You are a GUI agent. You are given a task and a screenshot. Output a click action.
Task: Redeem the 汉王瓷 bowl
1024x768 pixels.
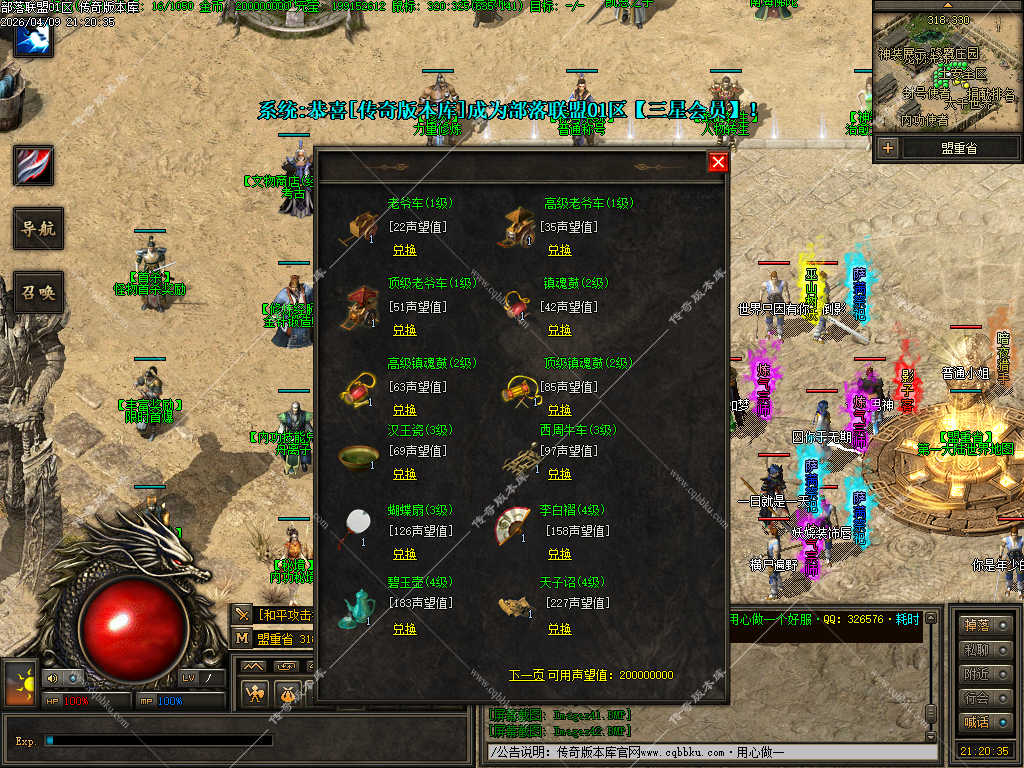404,474
